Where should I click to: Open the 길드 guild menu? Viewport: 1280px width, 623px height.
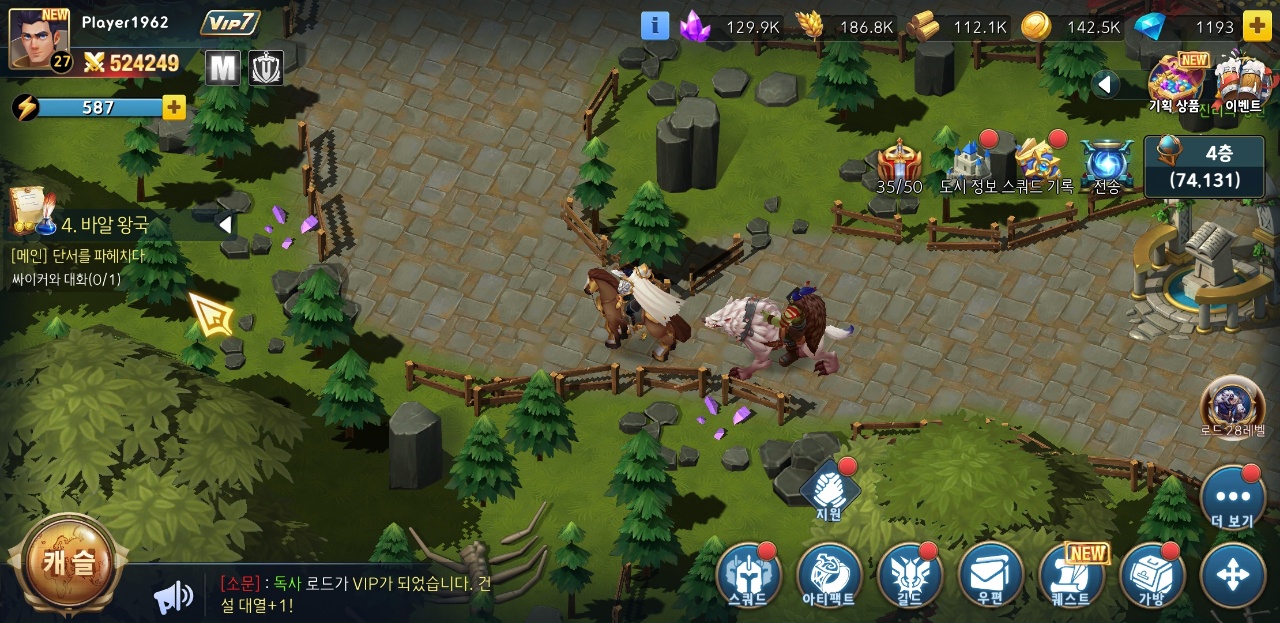pos(910,576)
